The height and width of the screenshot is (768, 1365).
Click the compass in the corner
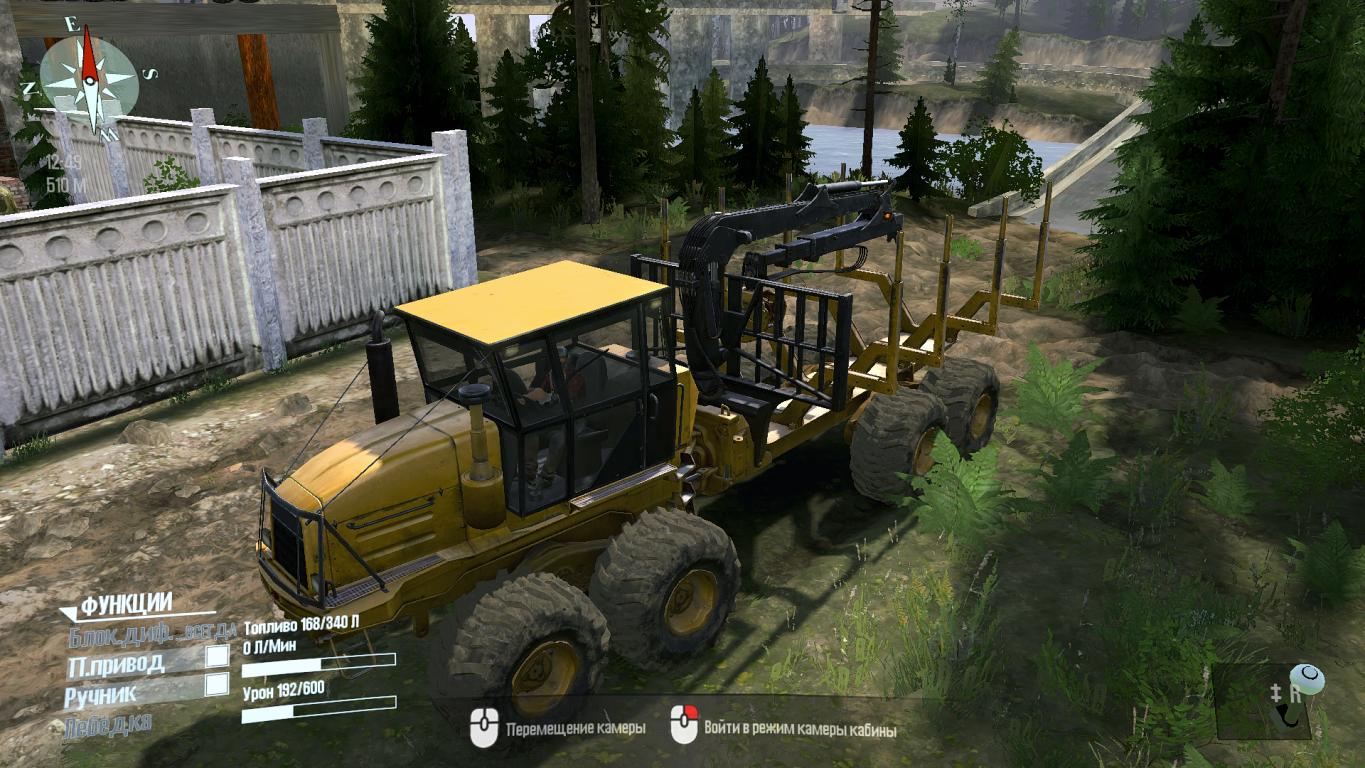point(88,78)
